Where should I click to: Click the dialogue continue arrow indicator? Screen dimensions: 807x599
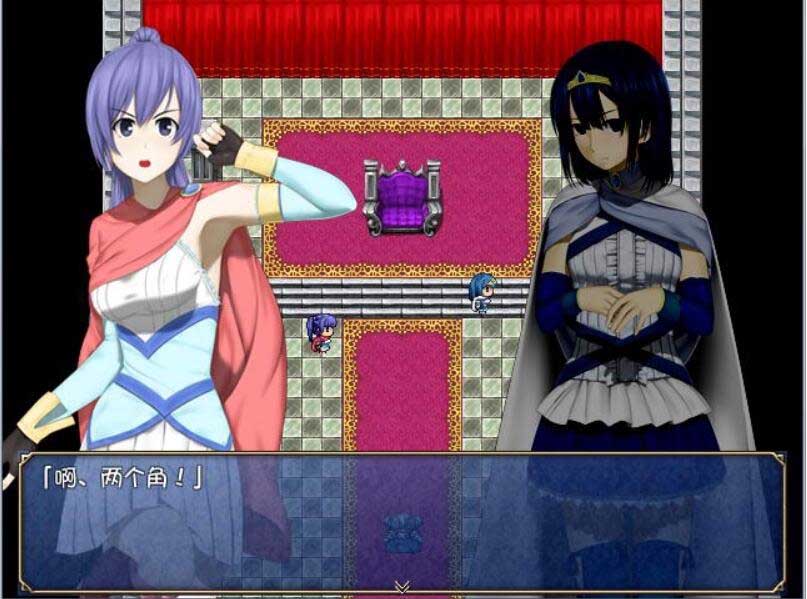pos(402,586)
